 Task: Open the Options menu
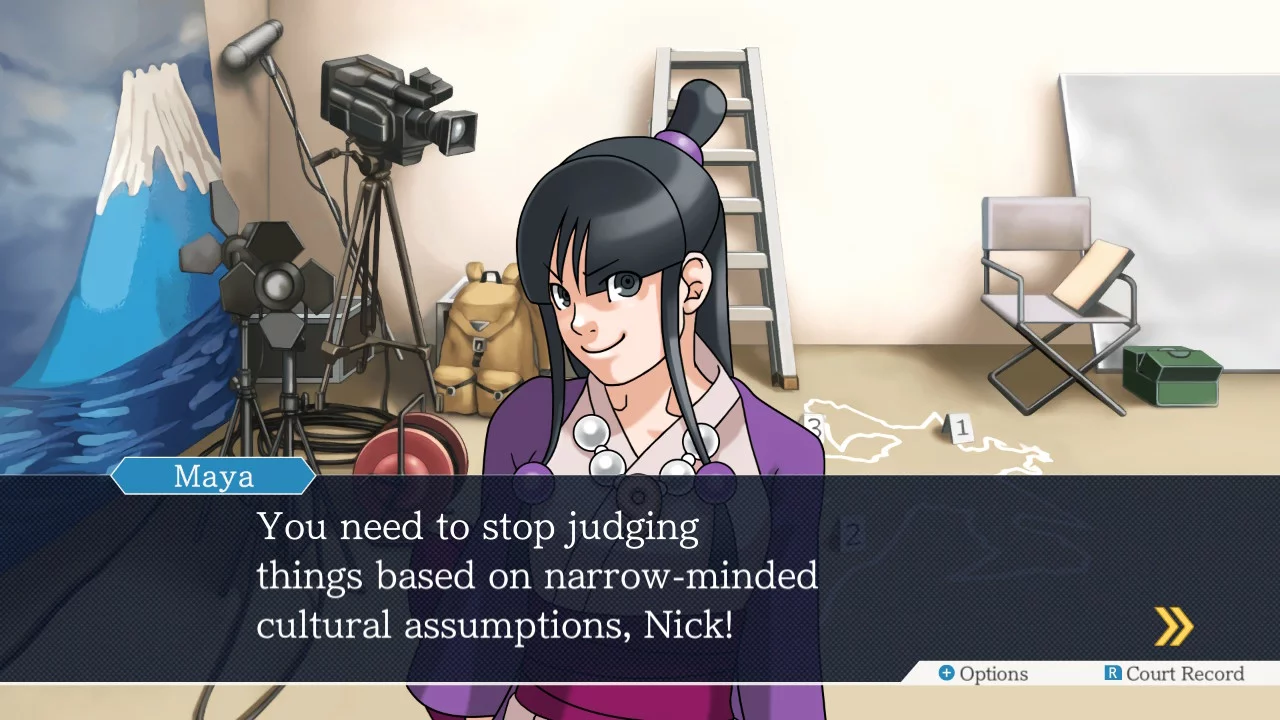[983, 674]
